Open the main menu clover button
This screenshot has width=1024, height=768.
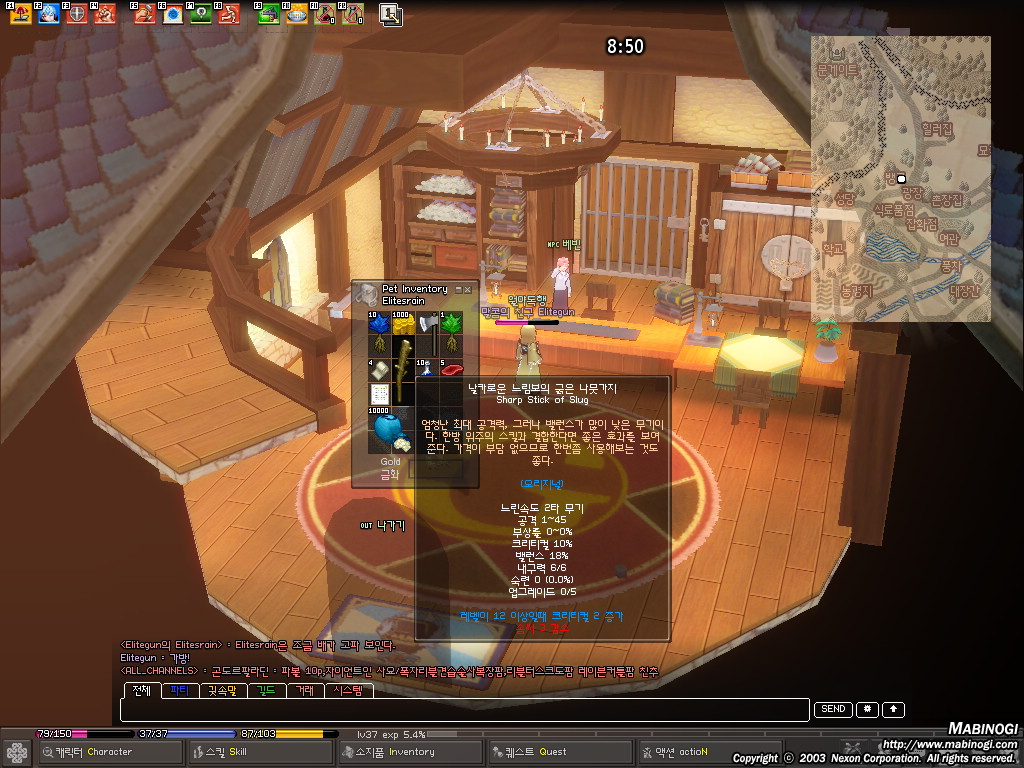coord(17,752)
